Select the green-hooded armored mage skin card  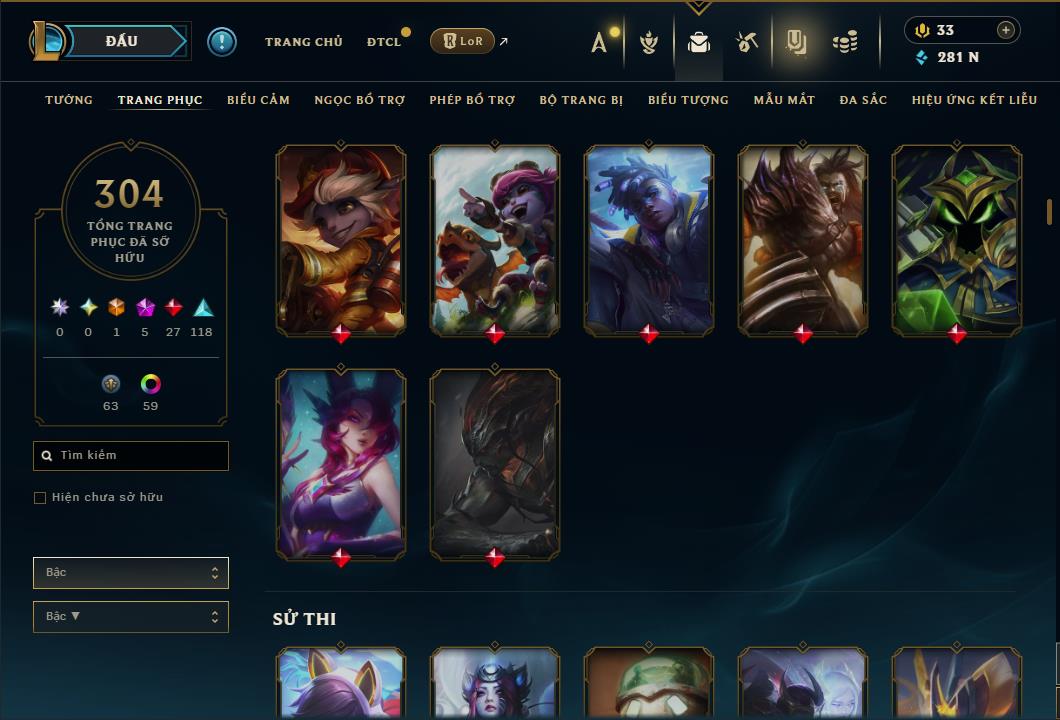click(957, 239)
